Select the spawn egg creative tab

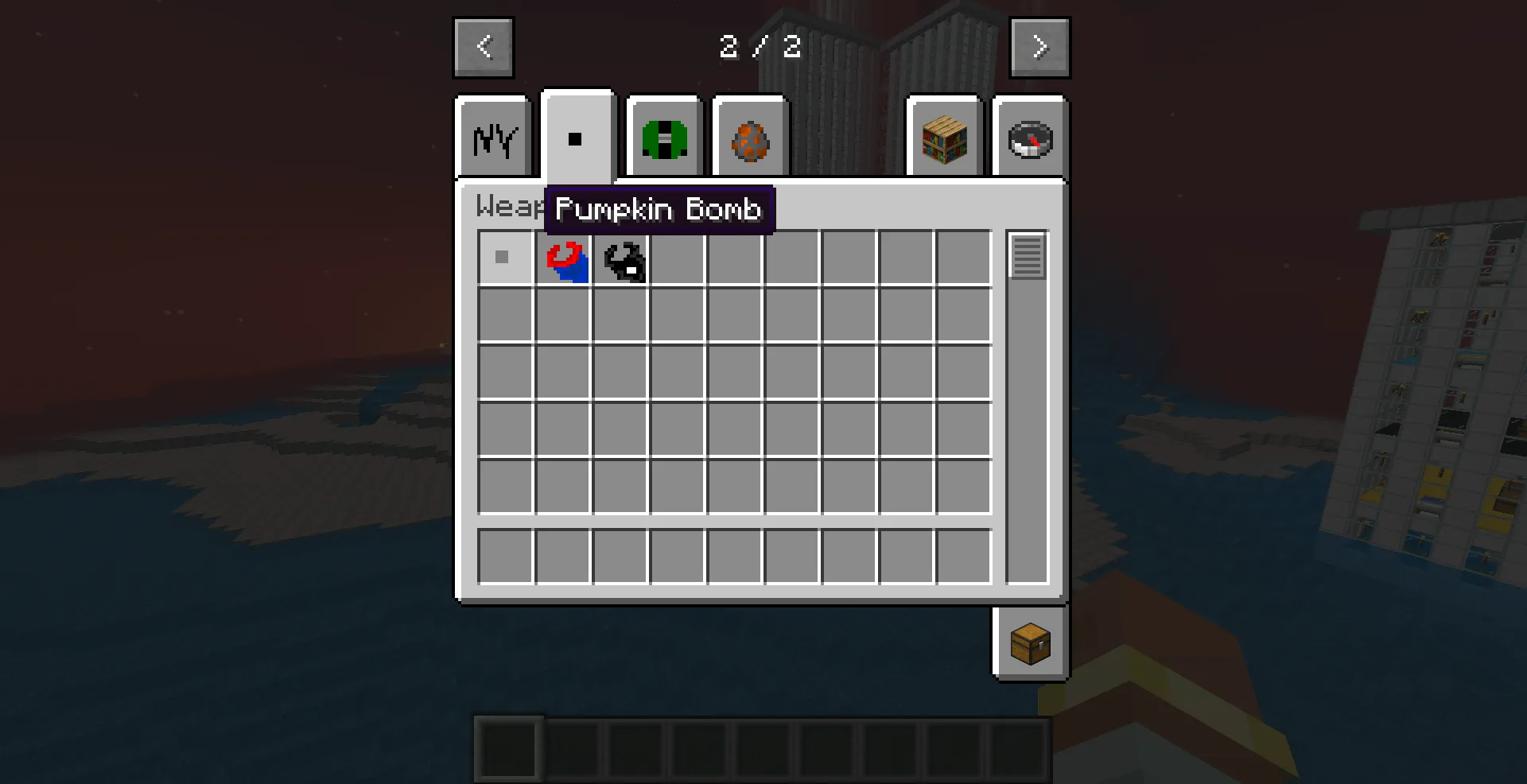750,139
